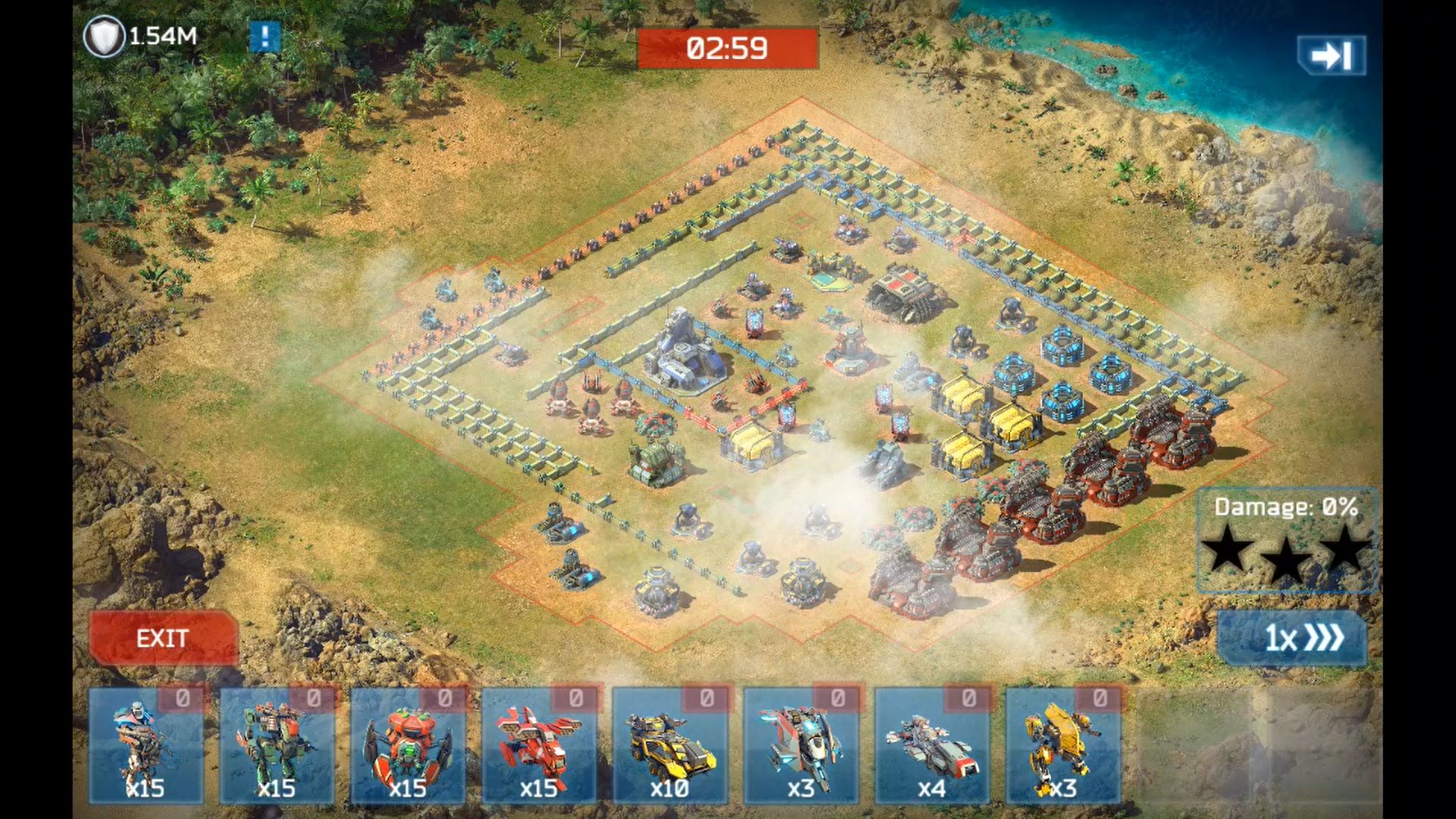Pick the yellow heavy mech unit card
Screen dimensions: 1456x819
(1062, 745)
